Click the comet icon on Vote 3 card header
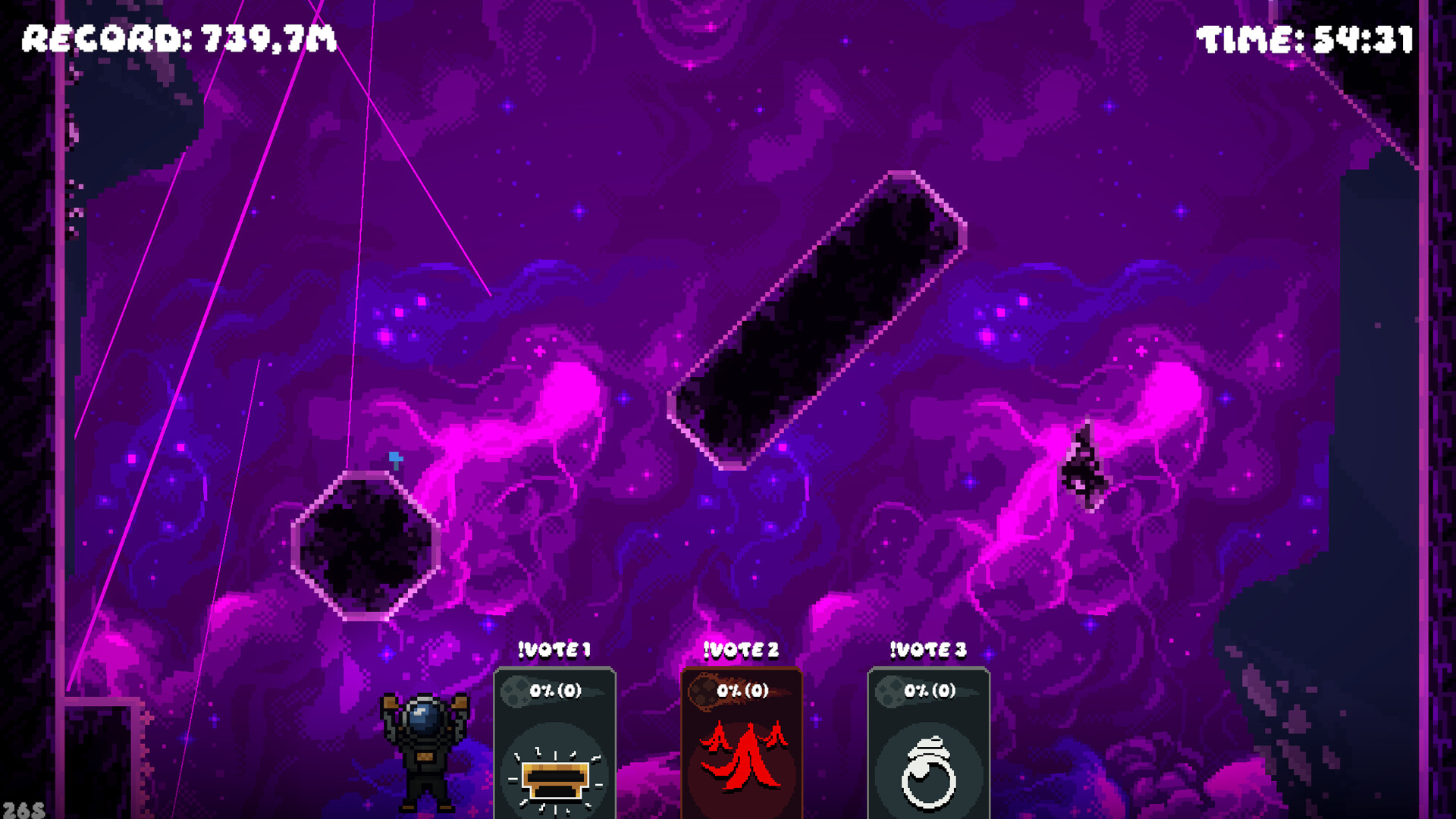1456x819 pixels. (892, 692)
